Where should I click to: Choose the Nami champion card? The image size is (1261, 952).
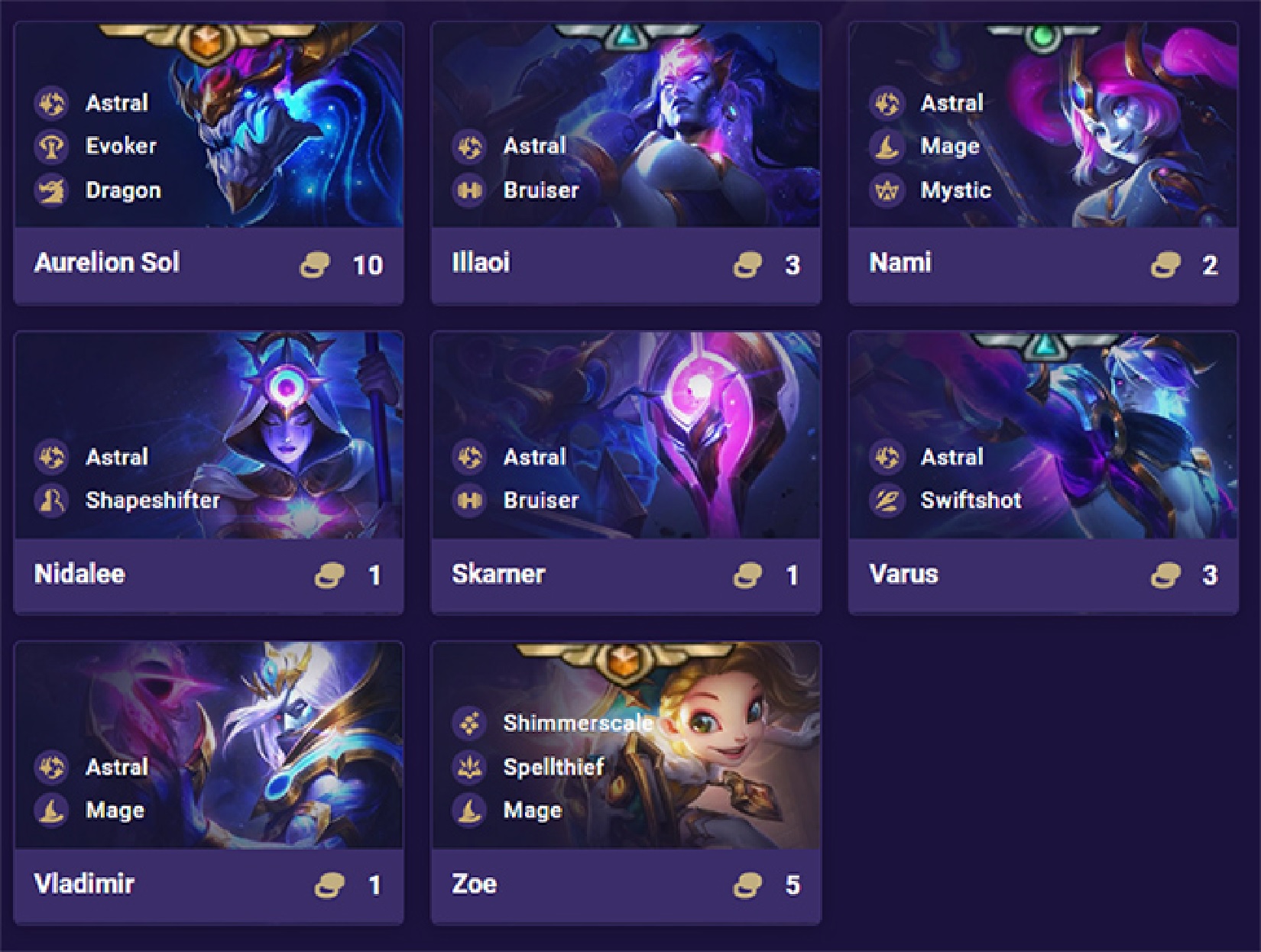click(x=1042, y=162)
